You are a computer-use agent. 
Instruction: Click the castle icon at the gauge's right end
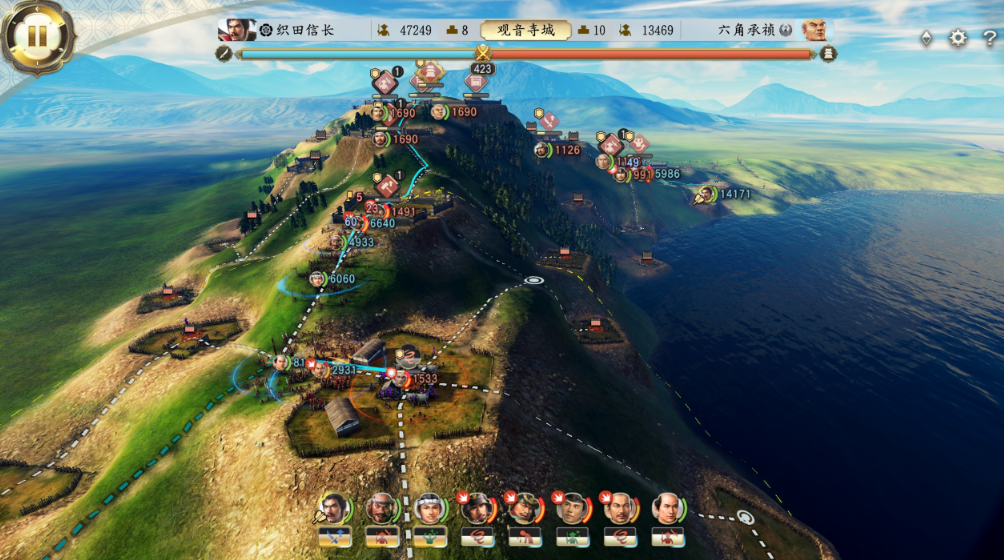(x=828, y=54)
